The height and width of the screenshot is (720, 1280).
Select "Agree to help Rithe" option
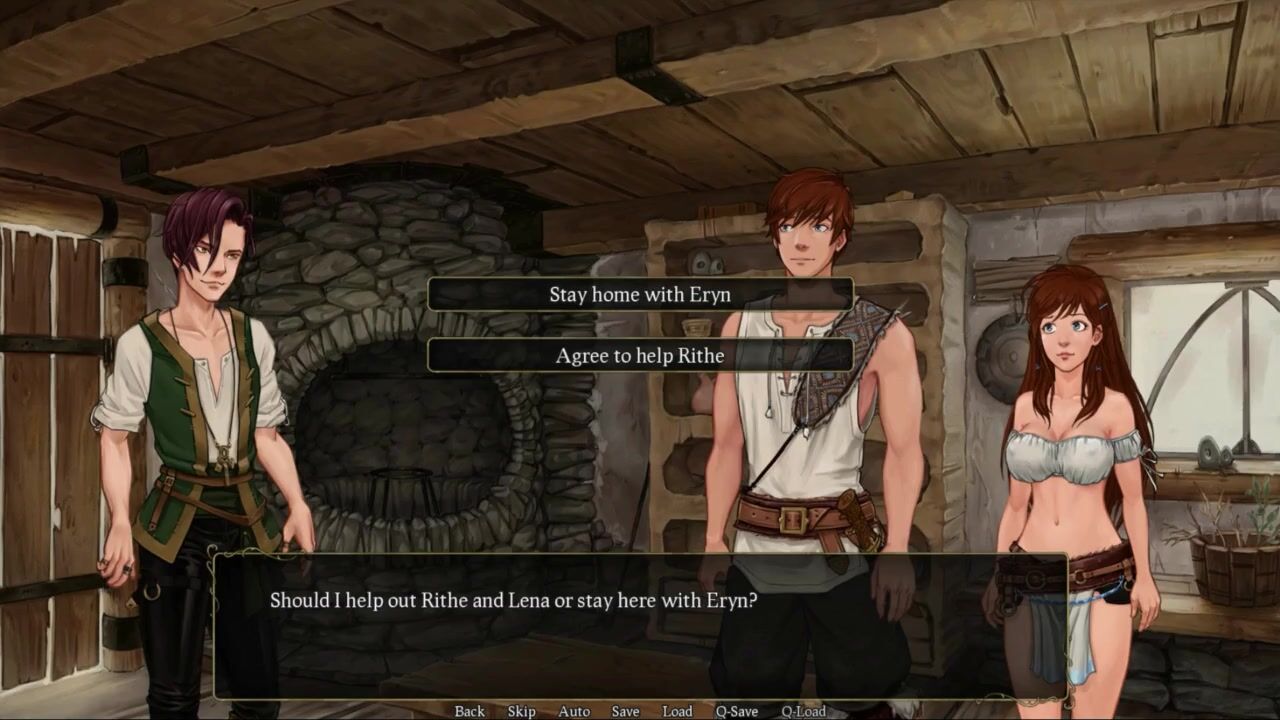[640, 355]
